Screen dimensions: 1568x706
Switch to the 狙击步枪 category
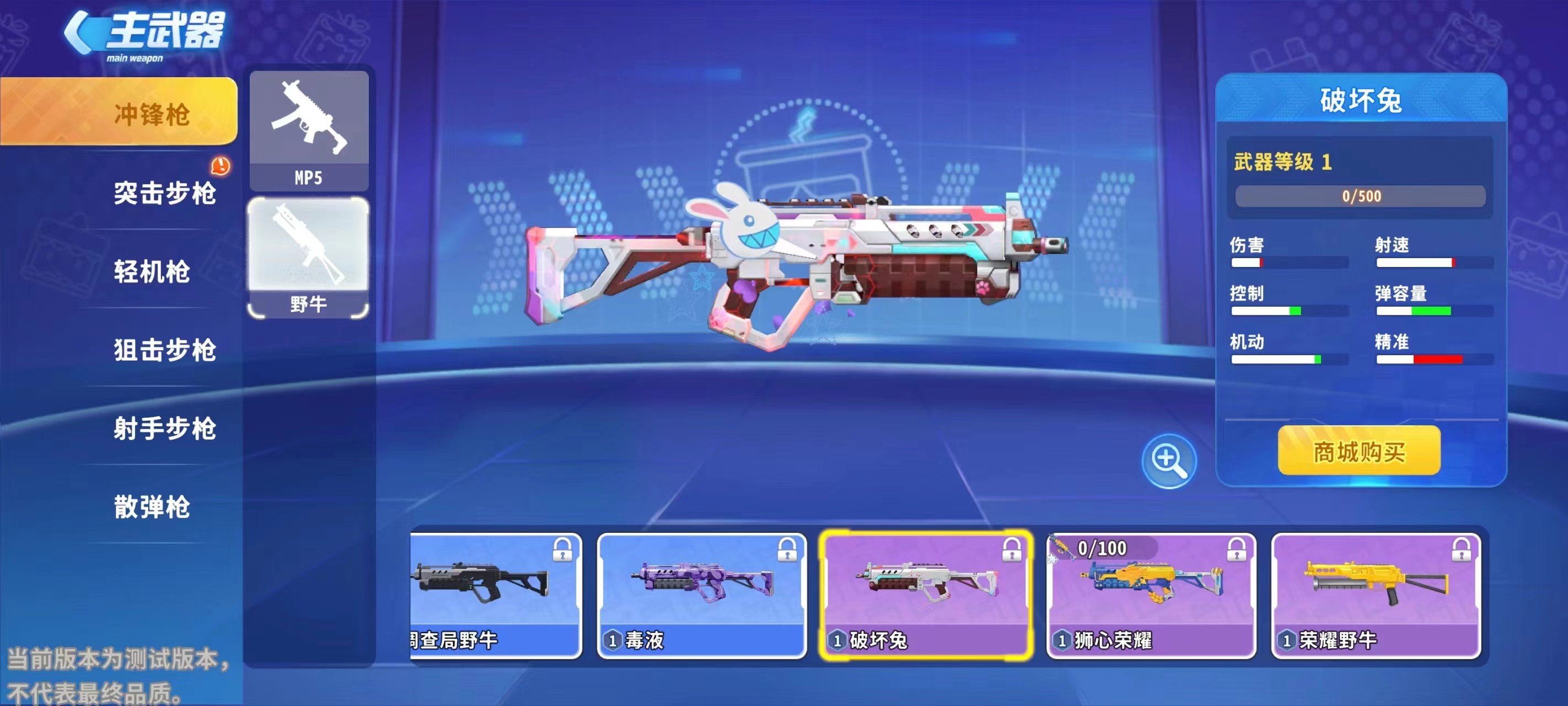point(164,350)
